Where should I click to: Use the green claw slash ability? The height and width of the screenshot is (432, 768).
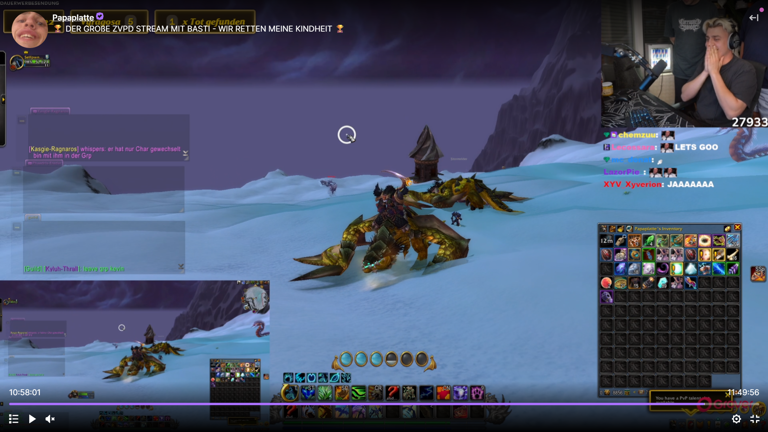click(x=358, y=393)
